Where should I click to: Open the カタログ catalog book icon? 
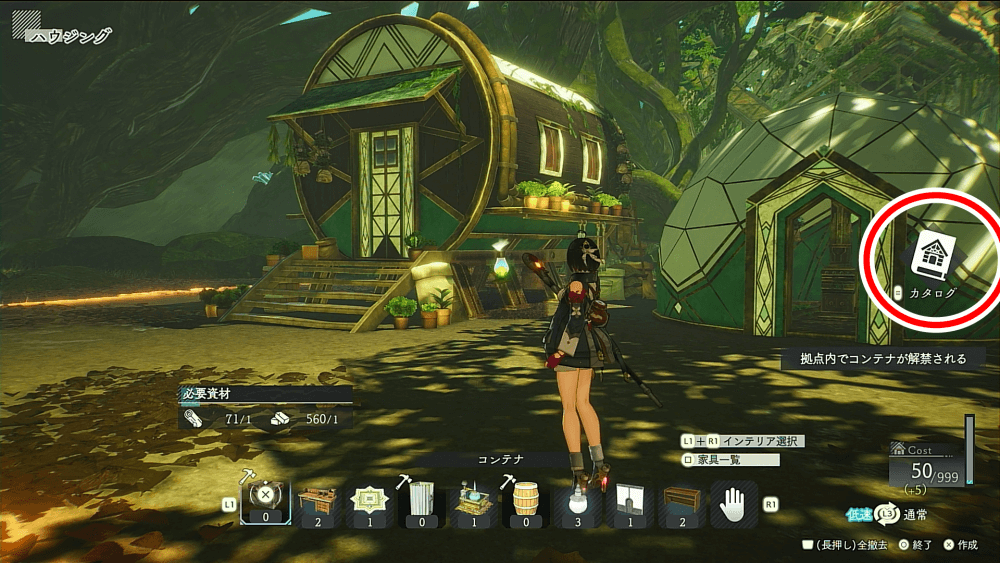pos(932,256)
